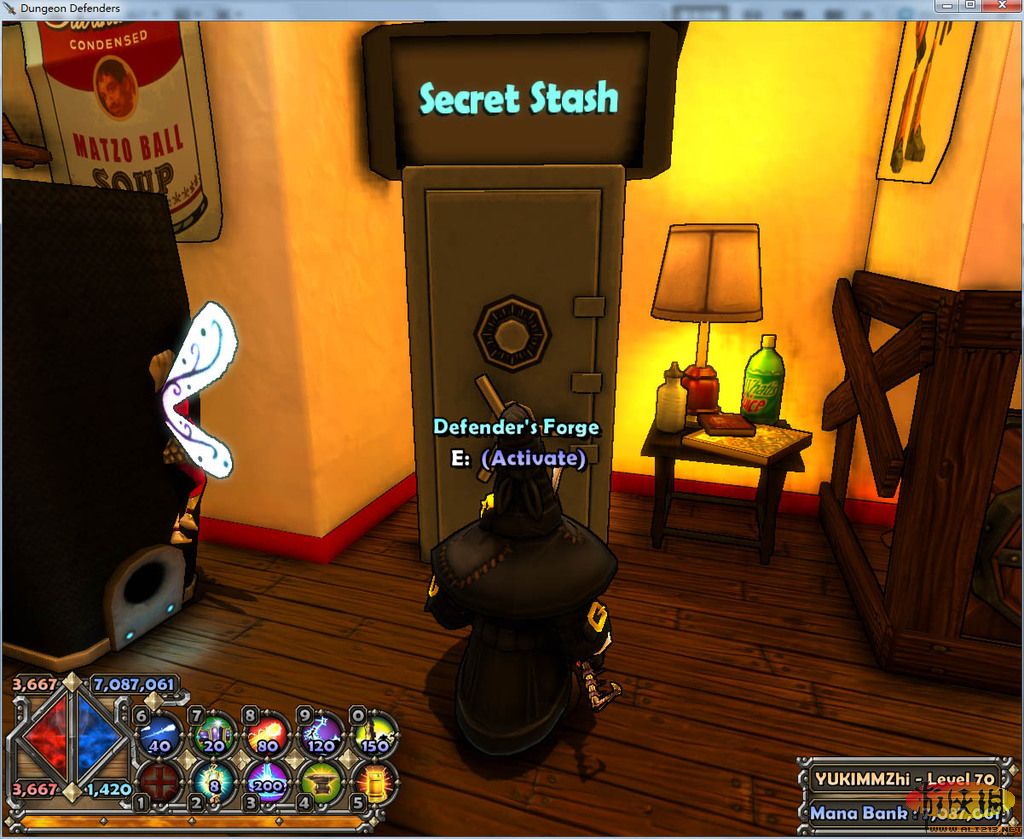Use the teal glowing ability costing 8

click(214, 781)
